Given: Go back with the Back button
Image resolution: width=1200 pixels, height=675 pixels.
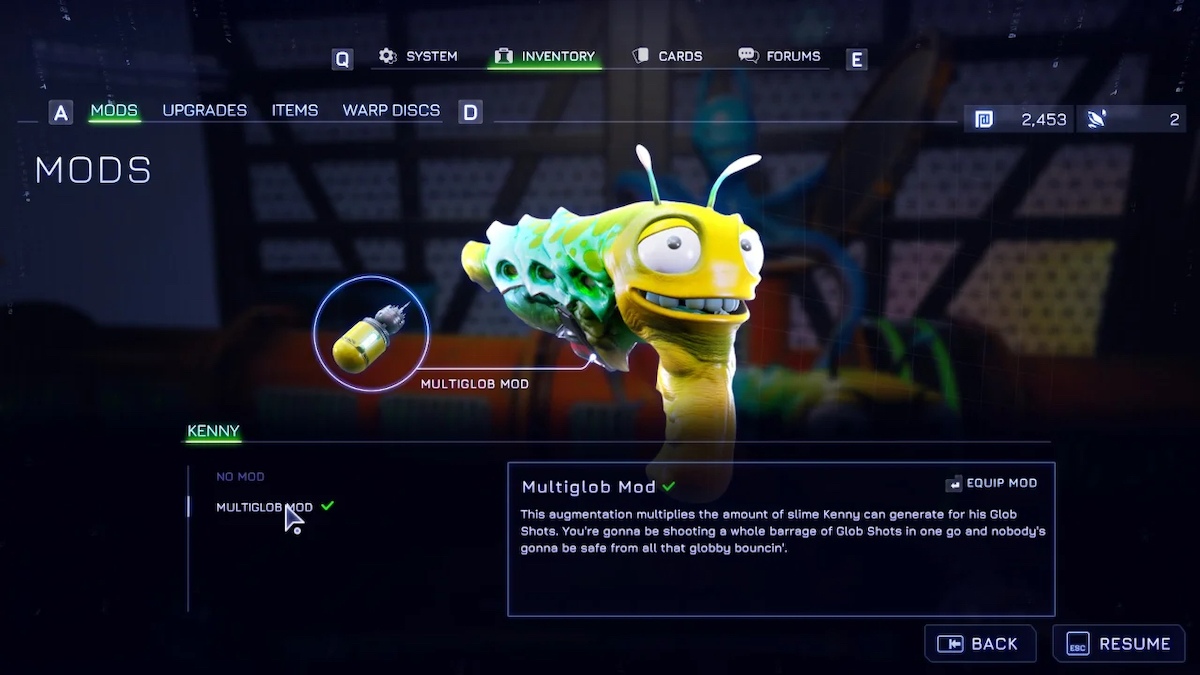Looking at the screenshot, I should [978, 644].
